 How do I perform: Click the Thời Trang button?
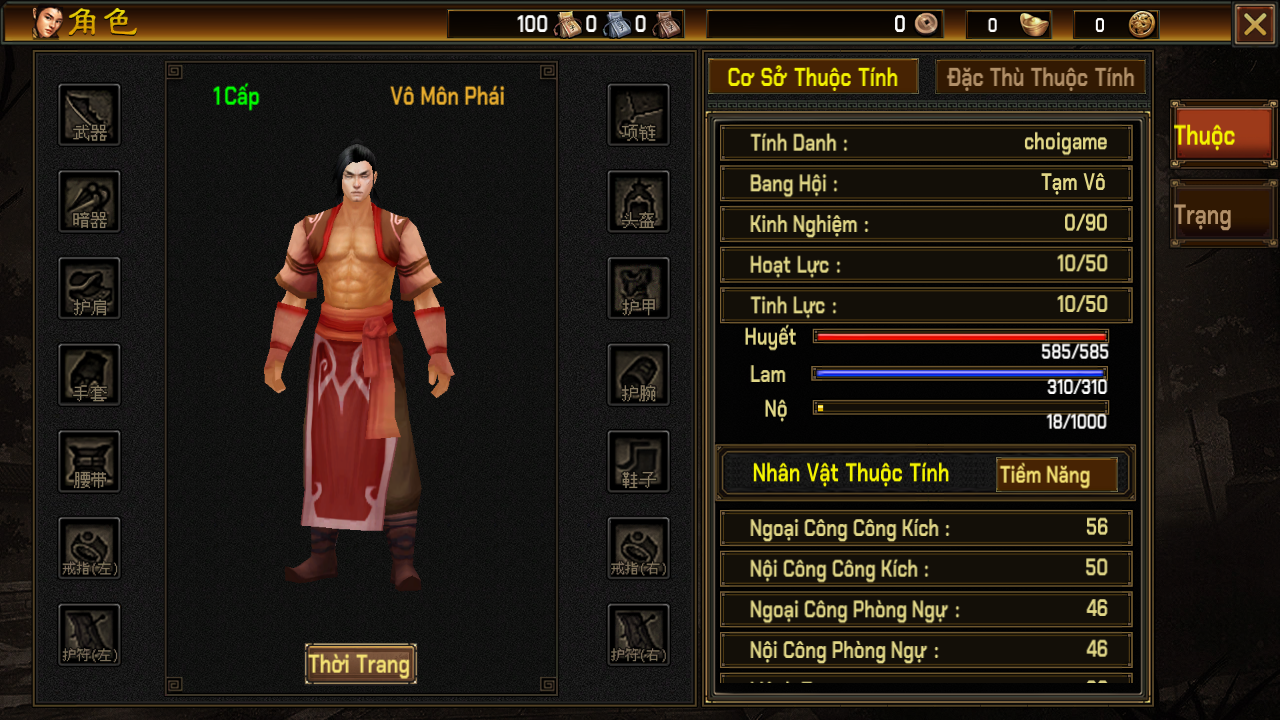pyautogui.click(x=360, y=664)
